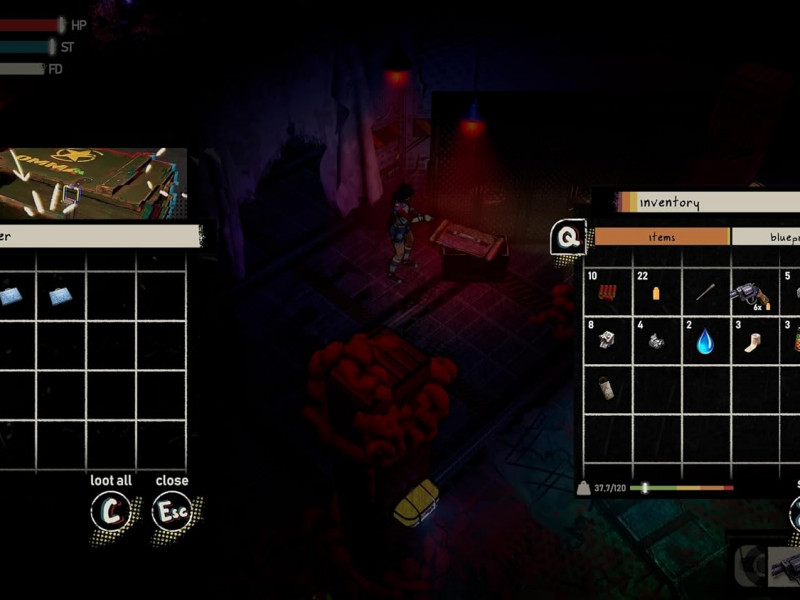Pick the stack of 22 bullets

657,292
